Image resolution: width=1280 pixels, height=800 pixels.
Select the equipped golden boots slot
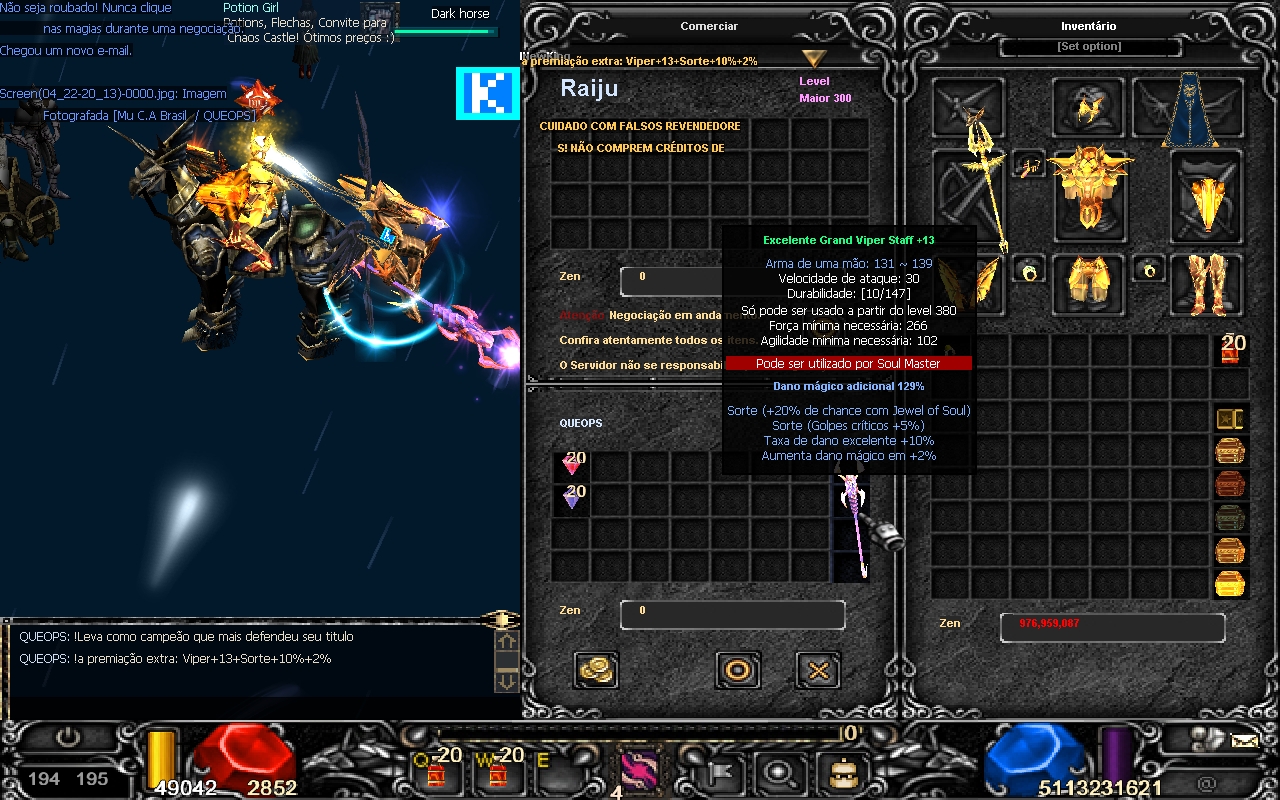(x=1208, y=280)
